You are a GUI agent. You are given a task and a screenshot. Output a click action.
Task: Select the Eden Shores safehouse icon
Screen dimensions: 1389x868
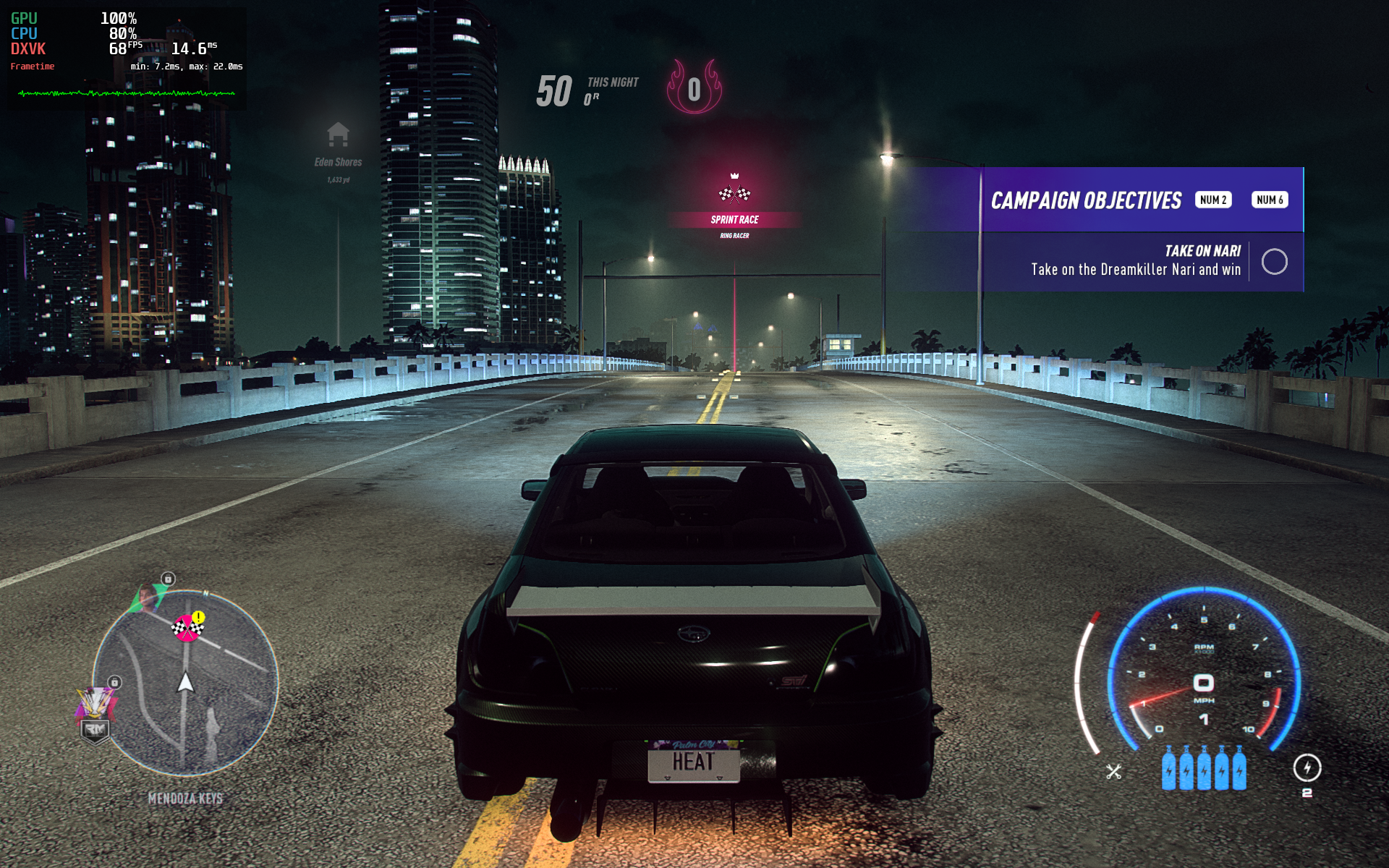pos(338,135)
